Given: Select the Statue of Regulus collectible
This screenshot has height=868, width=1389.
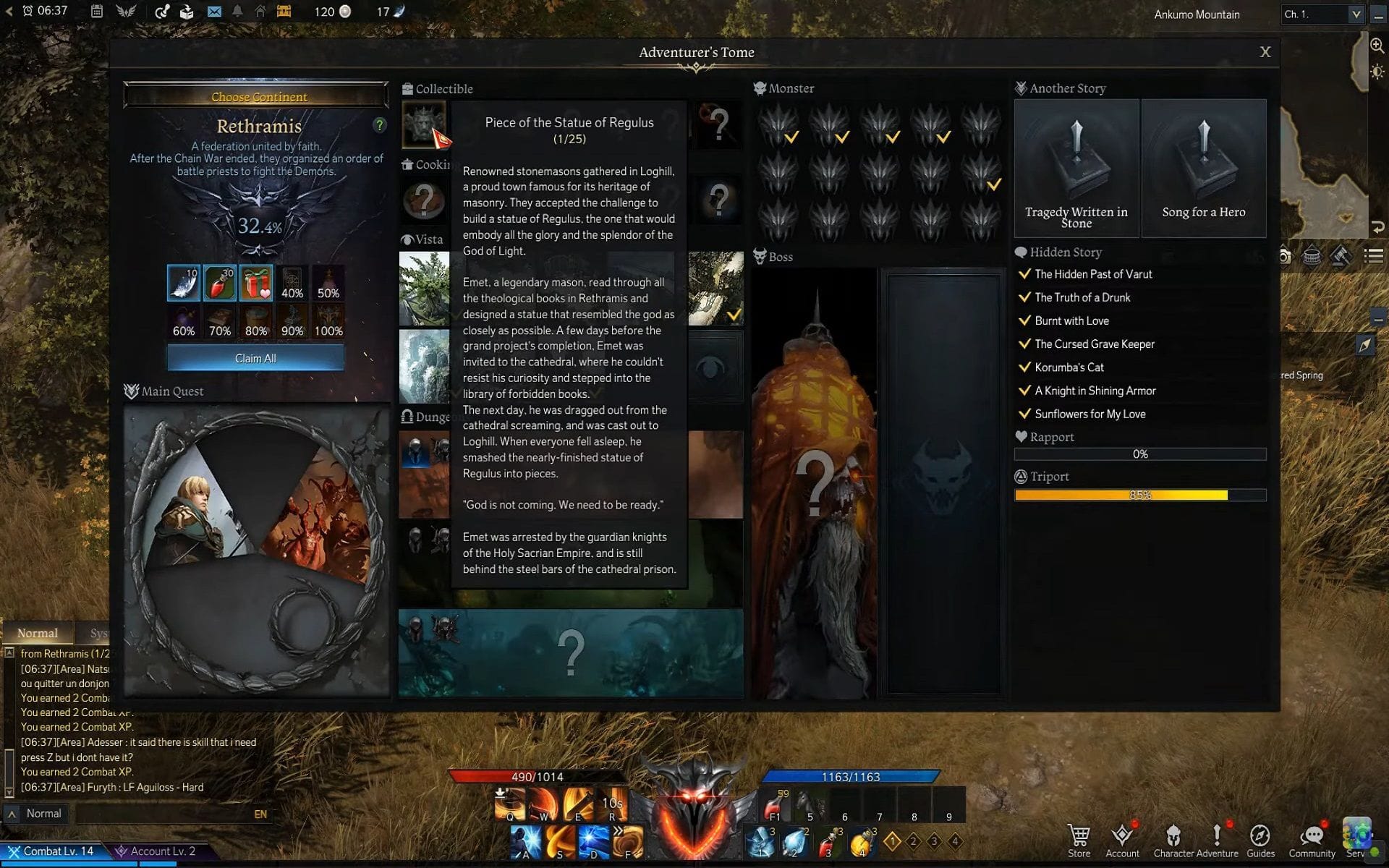Looking at the screenshot, I should [x=423, y=123].
